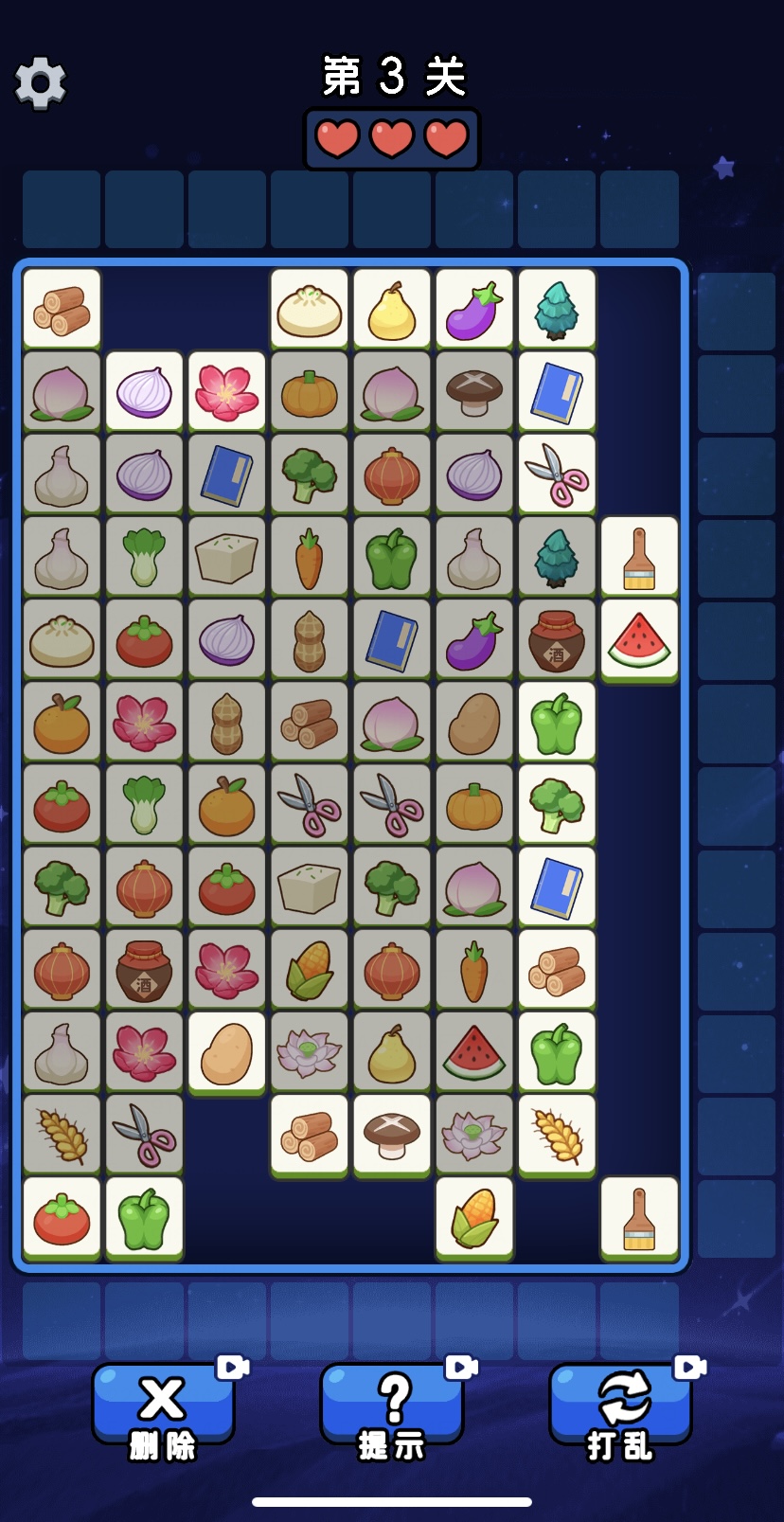Select the unshaded mushroom tile
The height and width of the screenshot is (1522, 784).
click(391, 1134)
